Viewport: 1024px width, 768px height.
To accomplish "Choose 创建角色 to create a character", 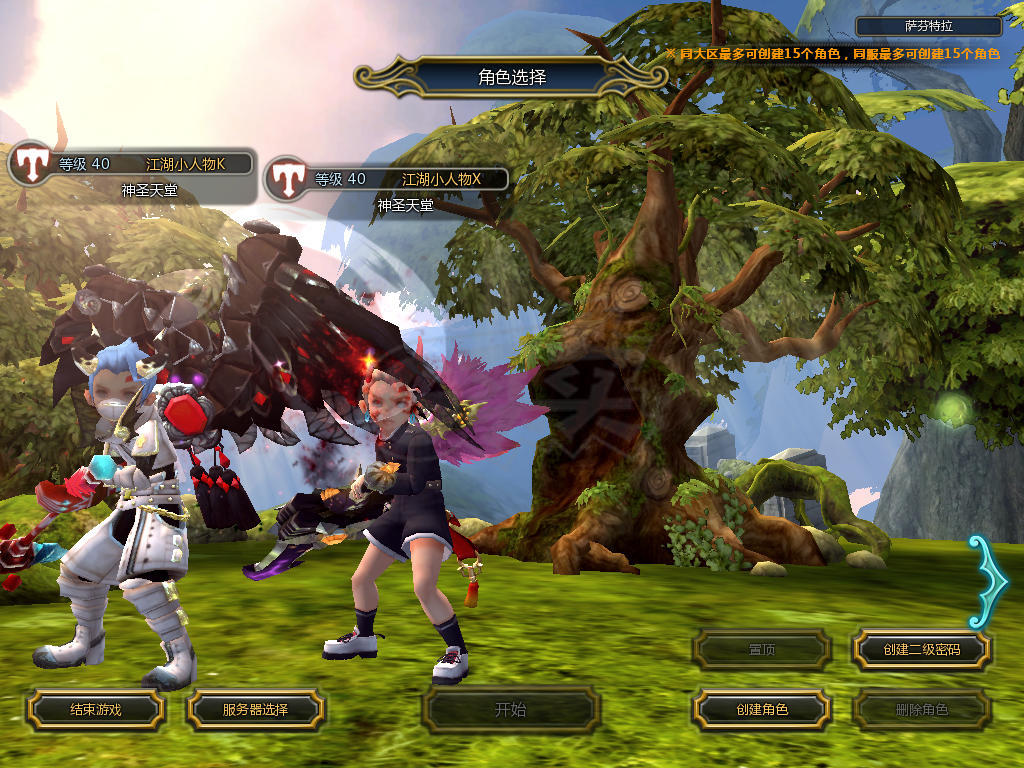I will click(762, 710).
